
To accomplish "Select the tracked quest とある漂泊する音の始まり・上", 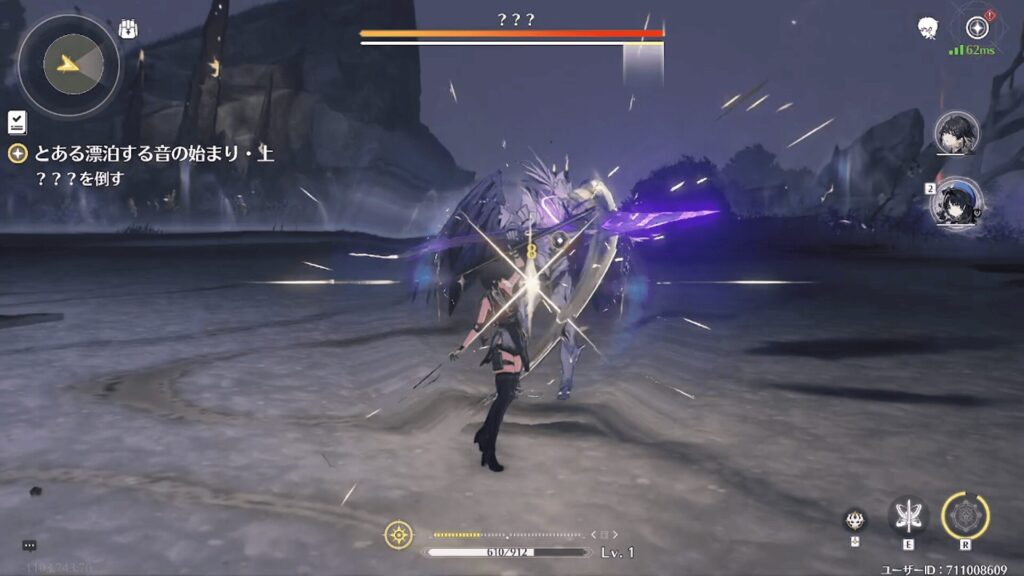I will (x=153, y=154).
